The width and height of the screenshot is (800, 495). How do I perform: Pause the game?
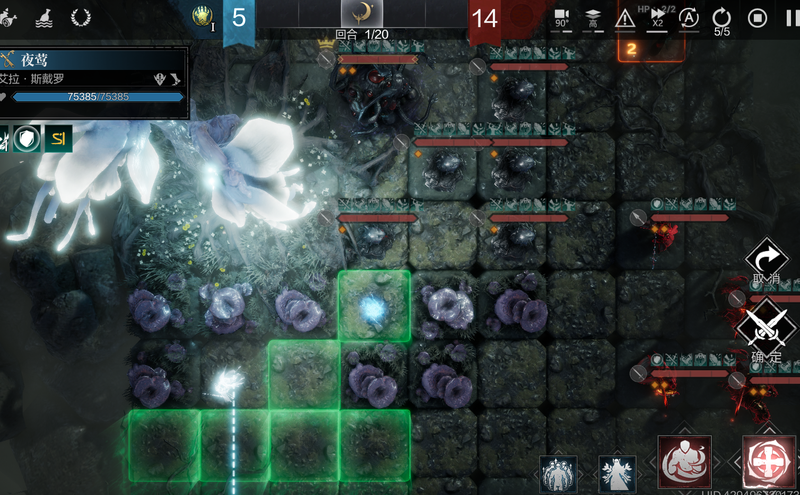coord(791,17)
